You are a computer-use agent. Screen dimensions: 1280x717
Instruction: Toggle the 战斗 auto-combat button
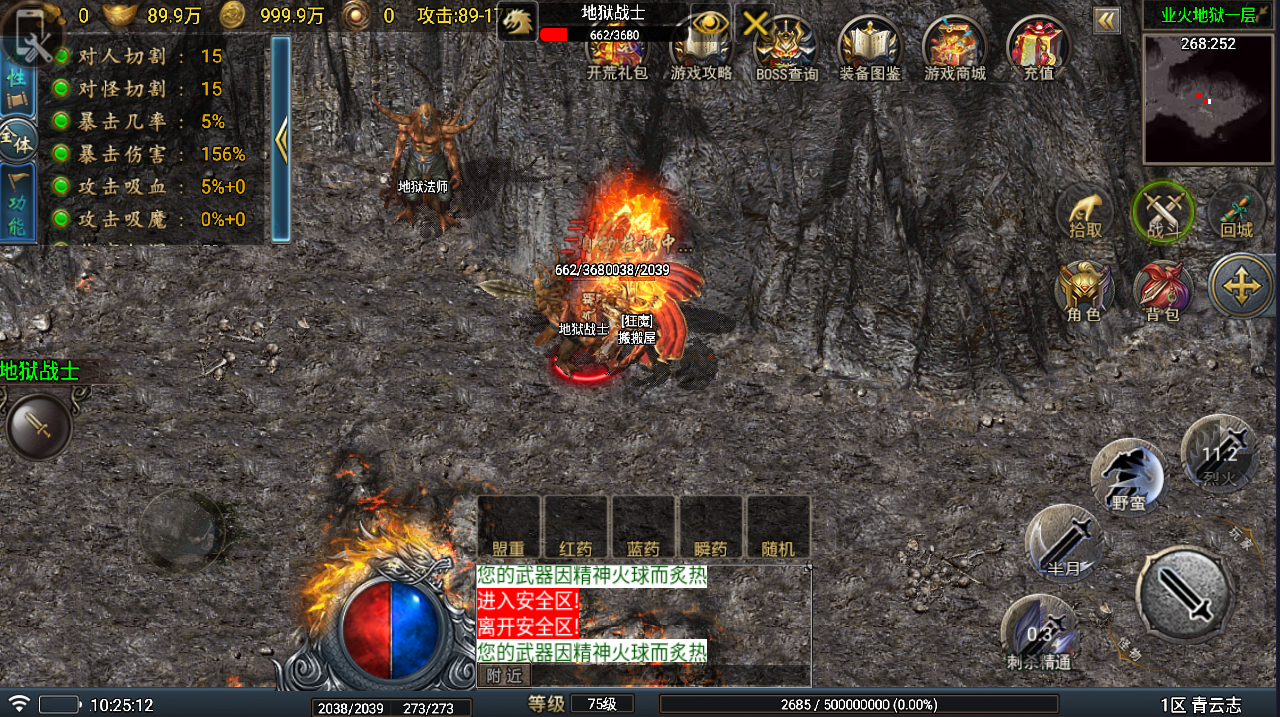(1162, 213)
